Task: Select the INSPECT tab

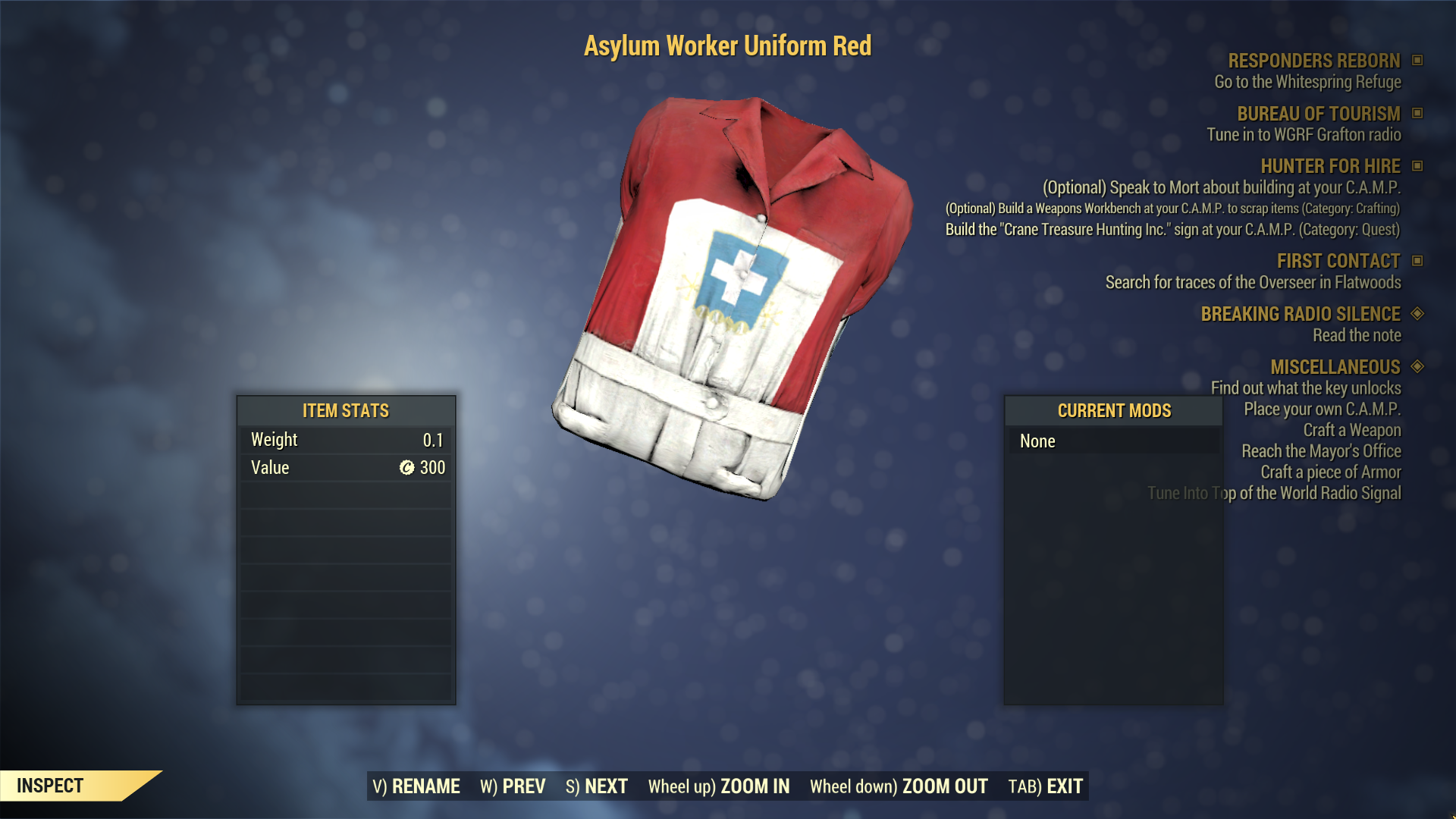Action: click(51, 786)
